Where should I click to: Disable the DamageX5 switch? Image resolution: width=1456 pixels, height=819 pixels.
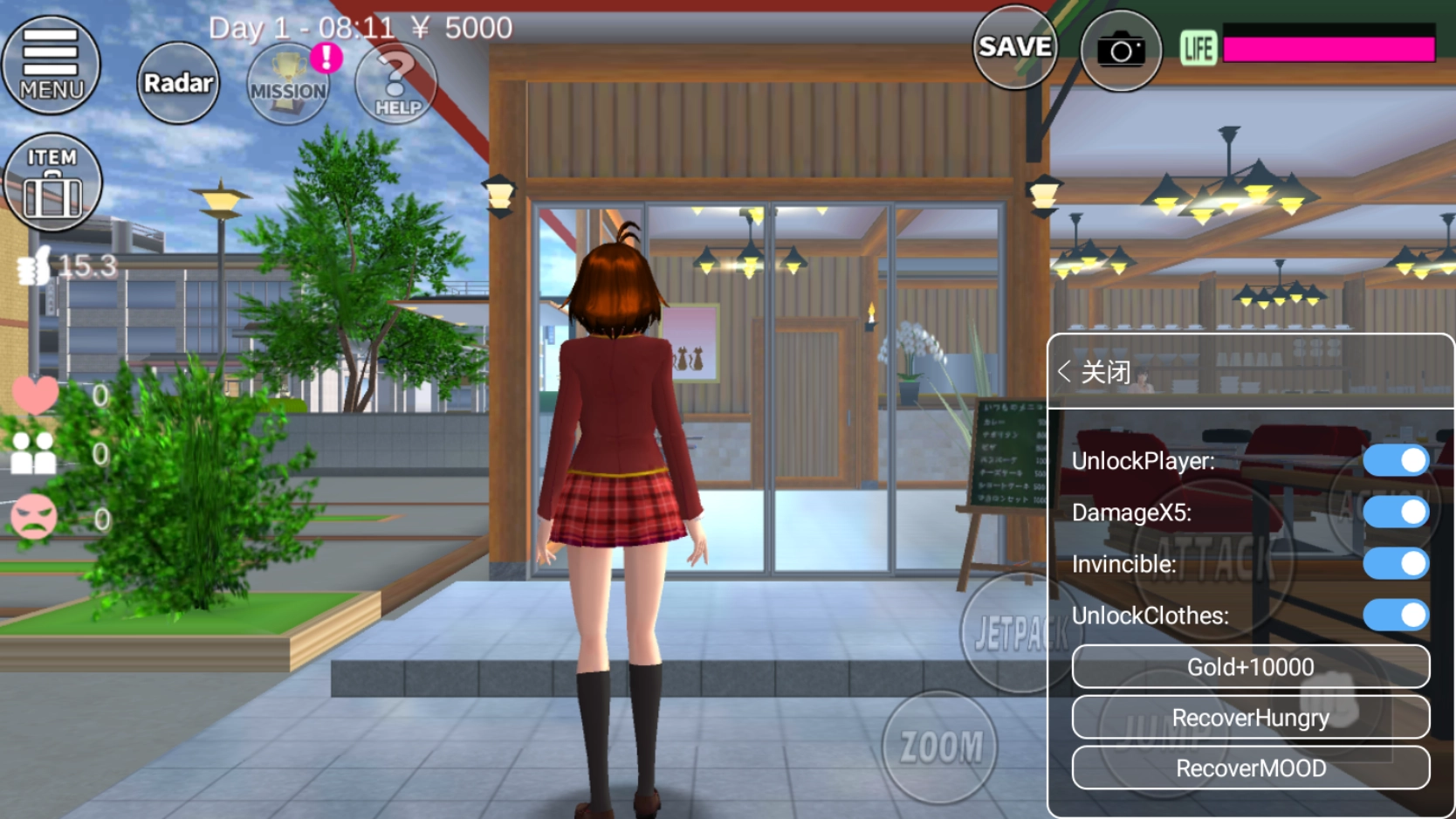click(1396, 513)
